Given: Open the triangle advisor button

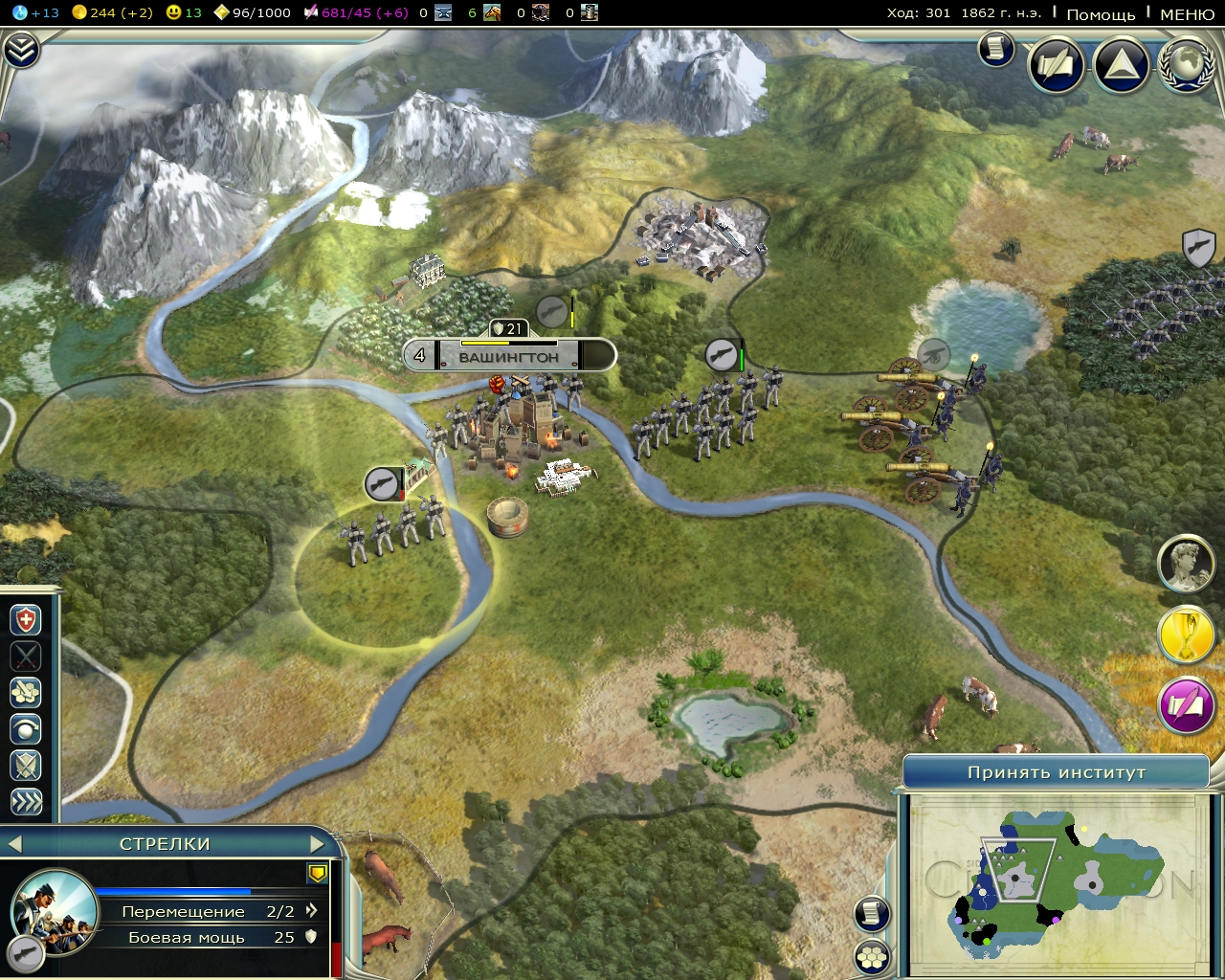Looking at the screenshot, I should (x=1121, y=65).
